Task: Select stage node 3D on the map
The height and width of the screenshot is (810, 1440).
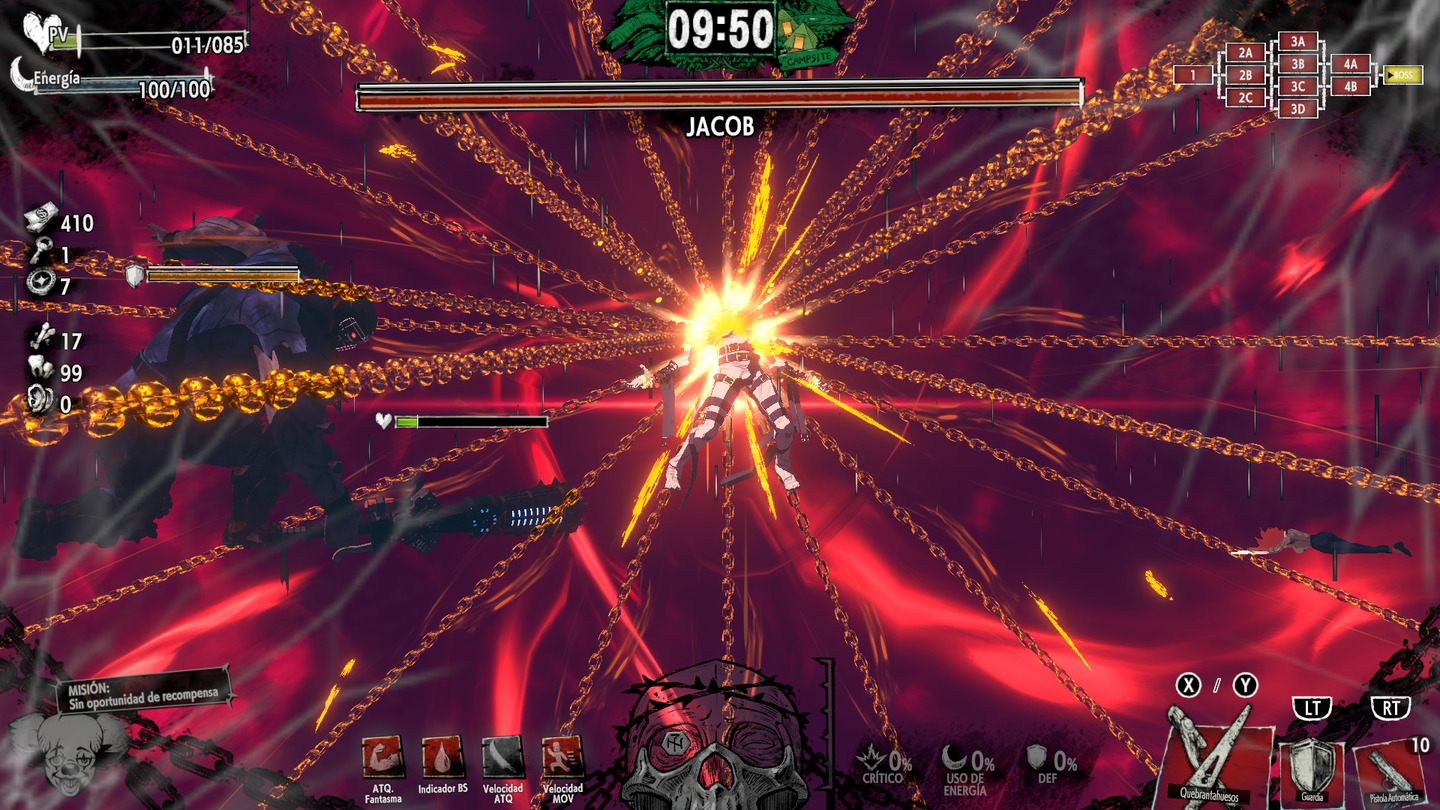Action: tap(1298, 109)
